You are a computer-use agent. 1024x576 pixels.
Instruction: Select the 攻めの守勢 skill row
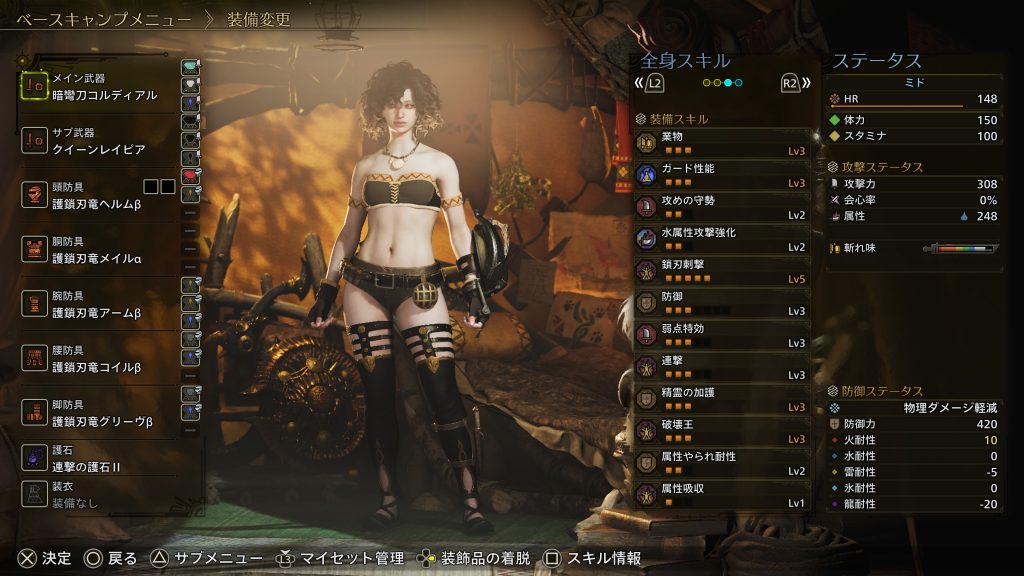click(x=724, y=206)
